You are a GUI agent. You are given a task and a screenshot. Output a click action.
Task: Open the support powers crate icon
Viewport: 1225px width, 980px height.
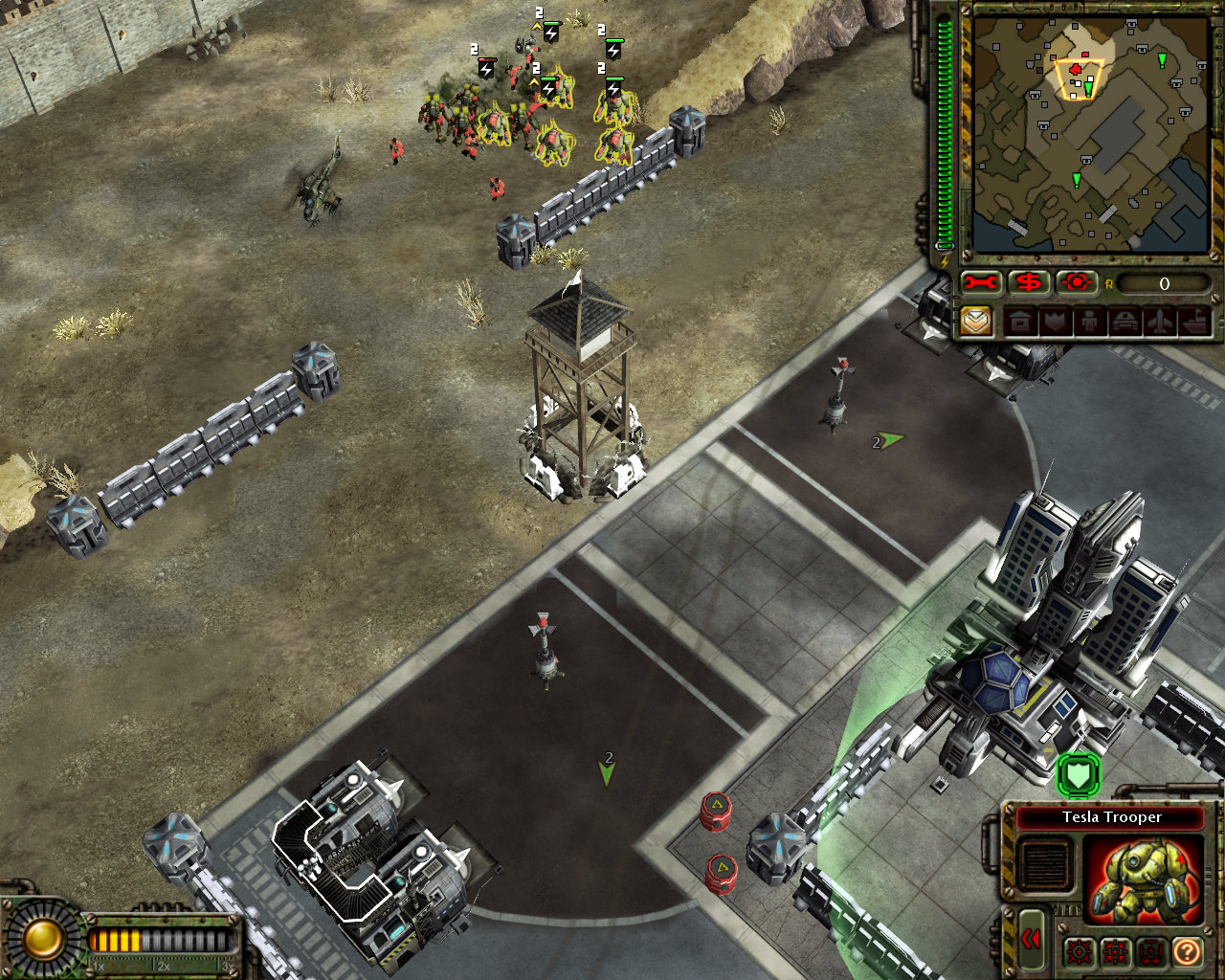[x=974, y=320]
